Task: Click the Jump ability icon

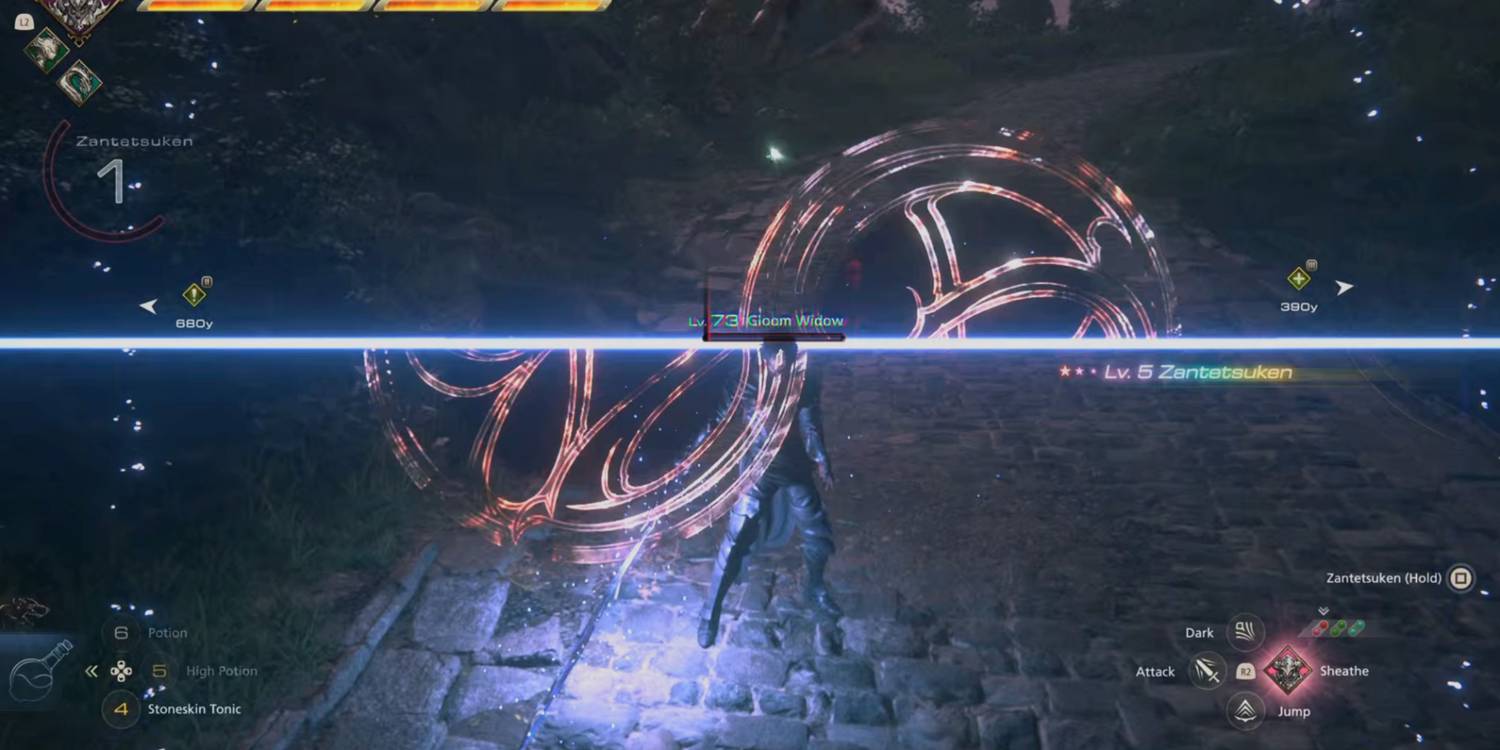Action: tap(1246, 711)
